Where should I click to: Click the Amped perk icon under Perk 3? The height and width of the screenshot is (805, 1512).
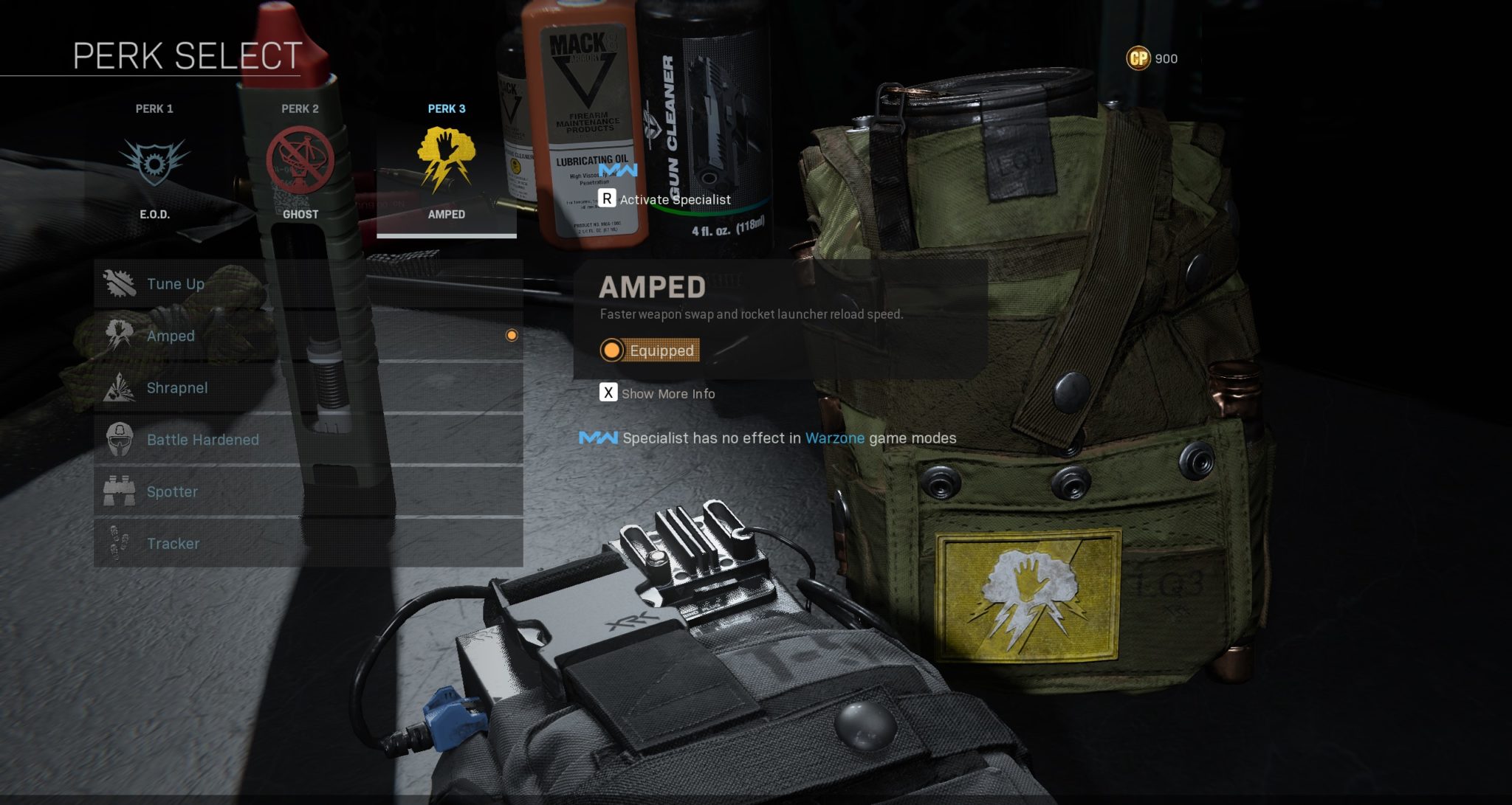[446, 157]
